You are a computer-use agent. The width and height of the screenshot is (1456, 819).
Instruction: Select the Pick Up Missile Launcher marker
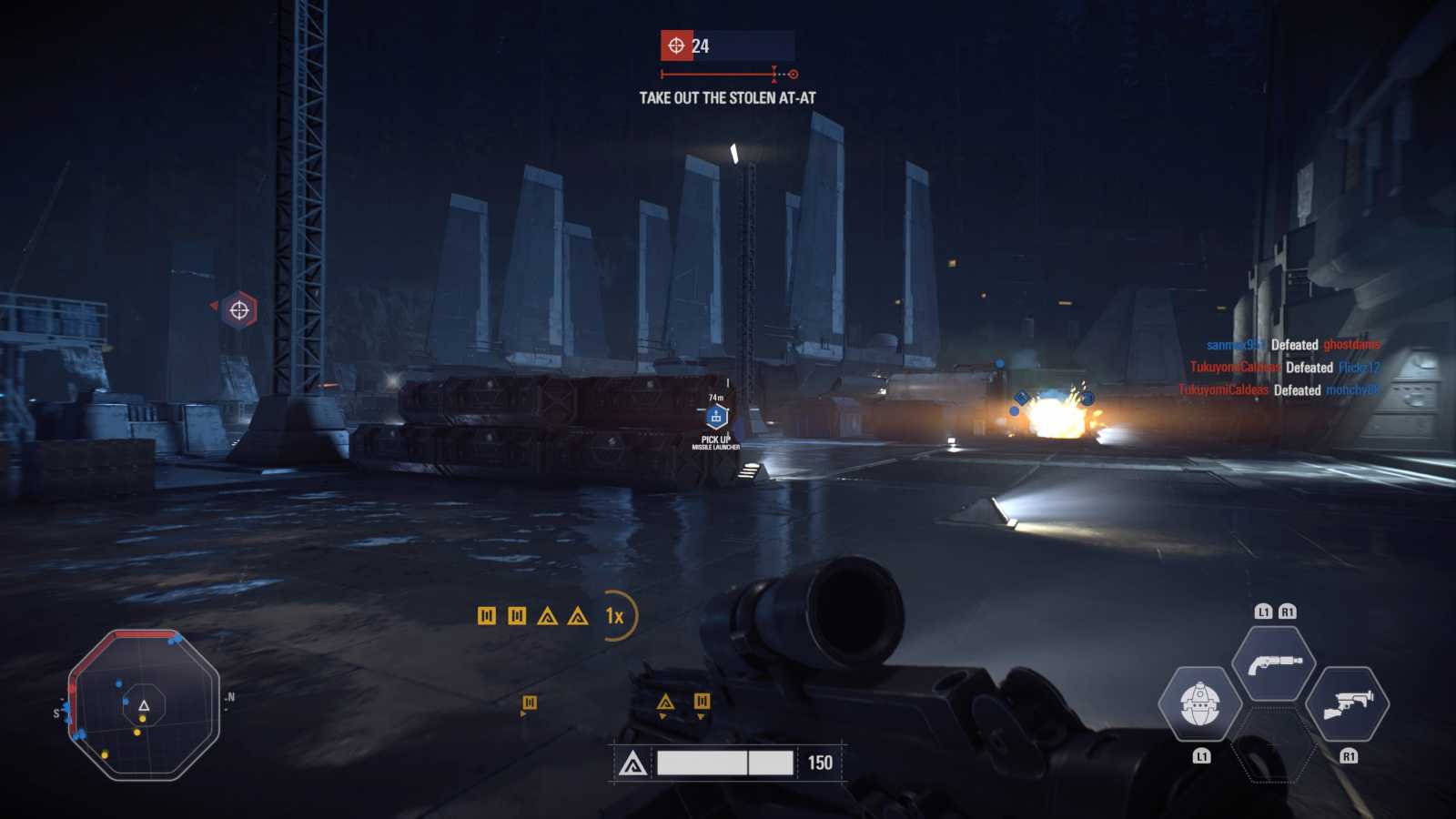(x=716, y=419)
